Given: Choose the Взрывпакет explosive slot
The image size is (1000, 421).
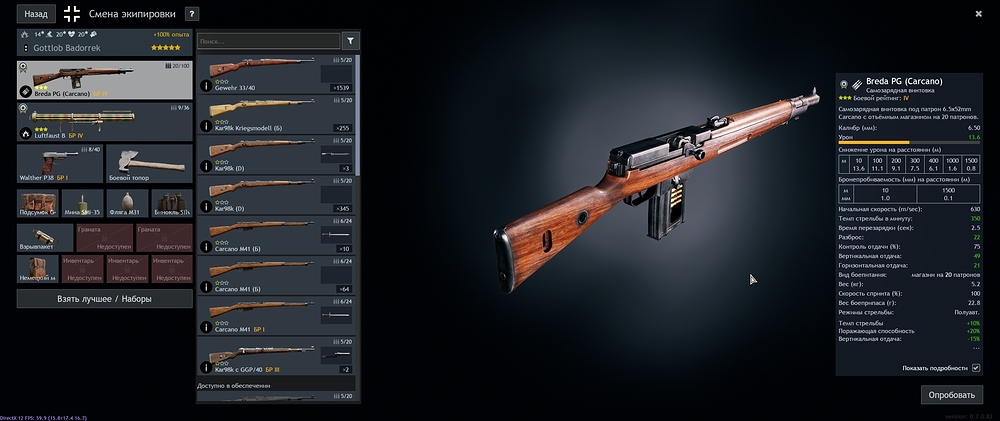Looking at the screenshot, I should [x=43, y=238].
